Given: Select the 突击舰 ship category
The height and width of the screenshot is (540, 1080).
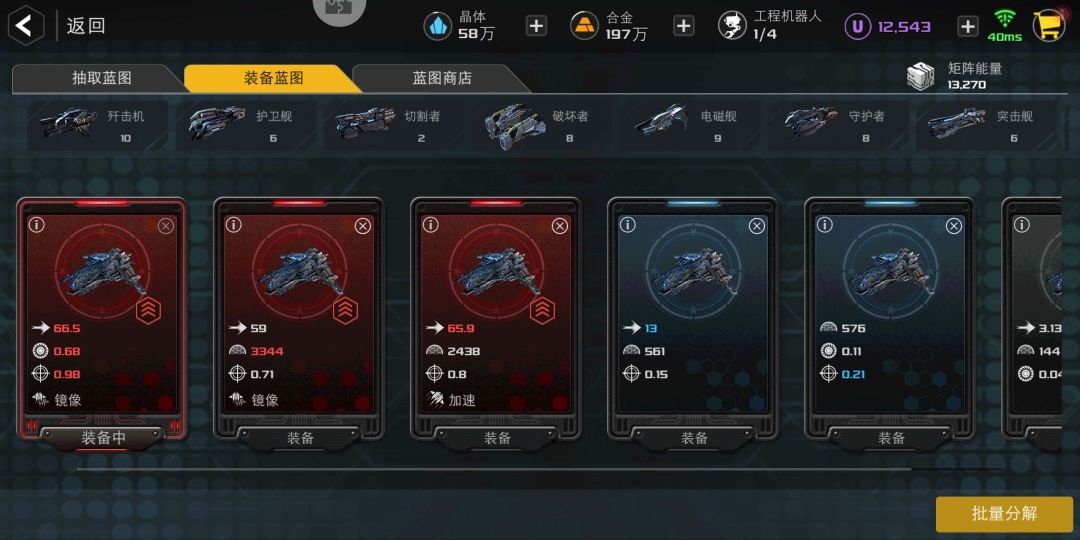Looking at the screenshot, I should [x=985, y=125].
